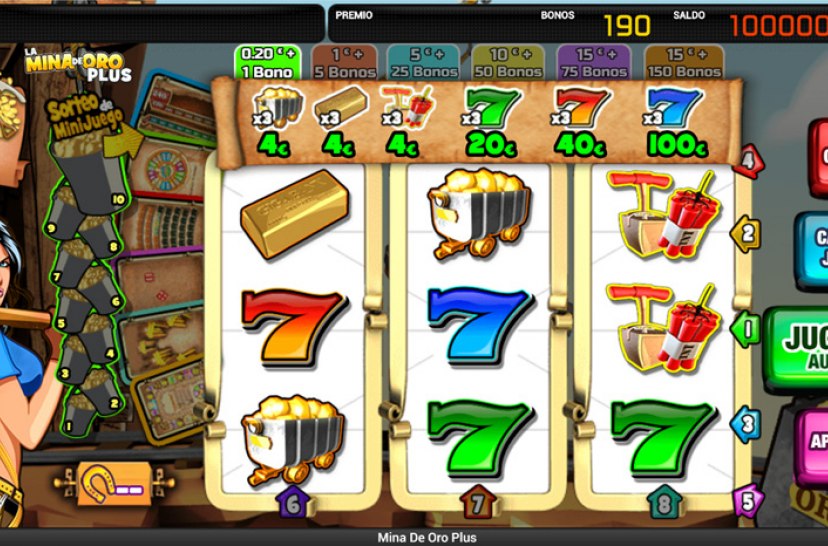Screen dimensions: 828x546
Task: Select the 0.20€ 1 Bono bet tab
Action: (266, 62)
